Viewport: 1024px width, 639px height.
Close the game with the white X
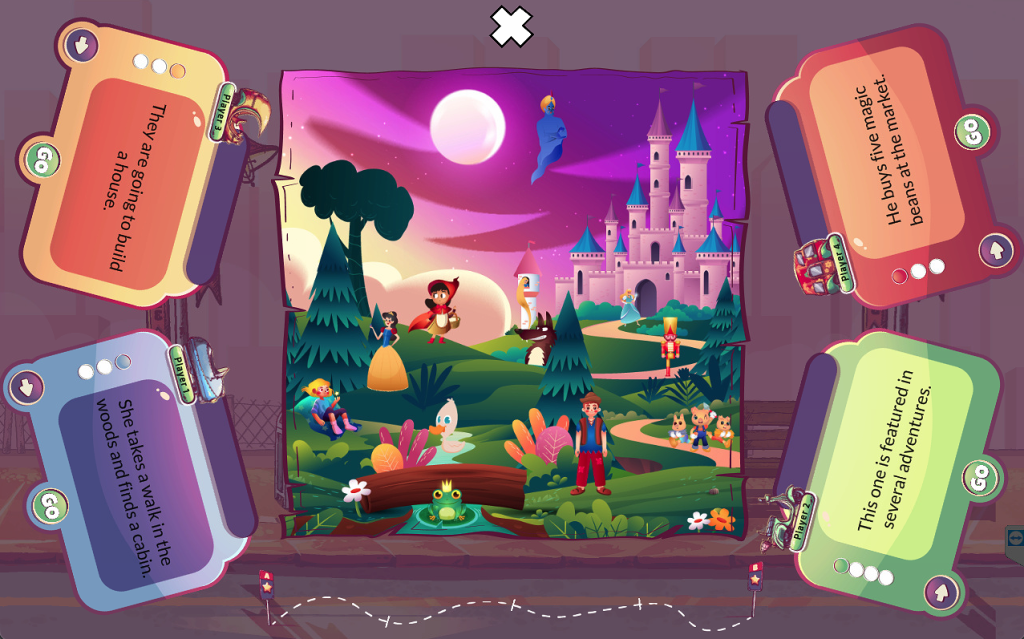511,26
